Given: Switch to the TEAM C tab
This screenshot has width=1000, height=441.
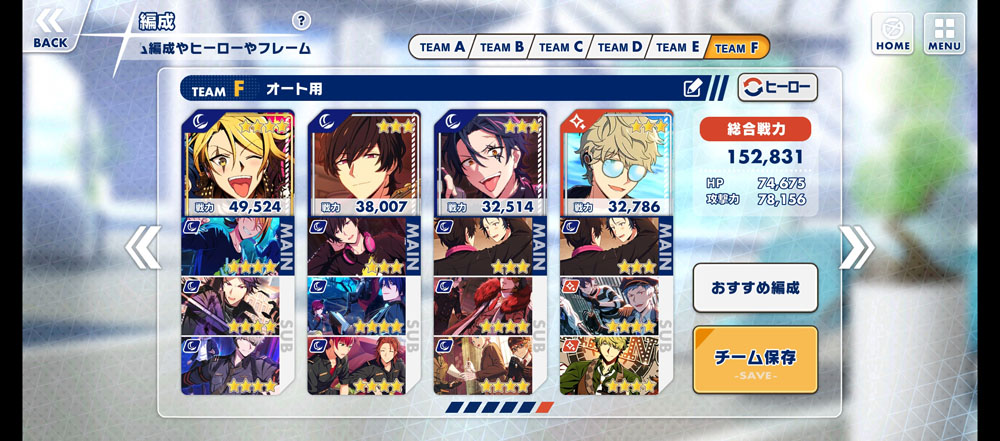Looking at the screenshot, I should tap(560, 47).
